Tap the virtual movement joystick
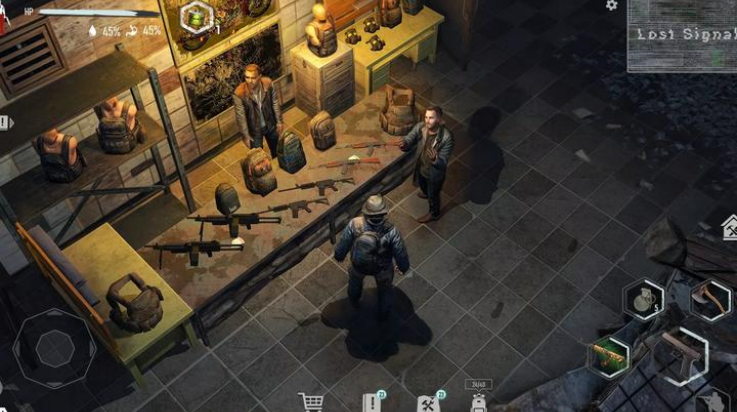 click(x=54, y=347)
